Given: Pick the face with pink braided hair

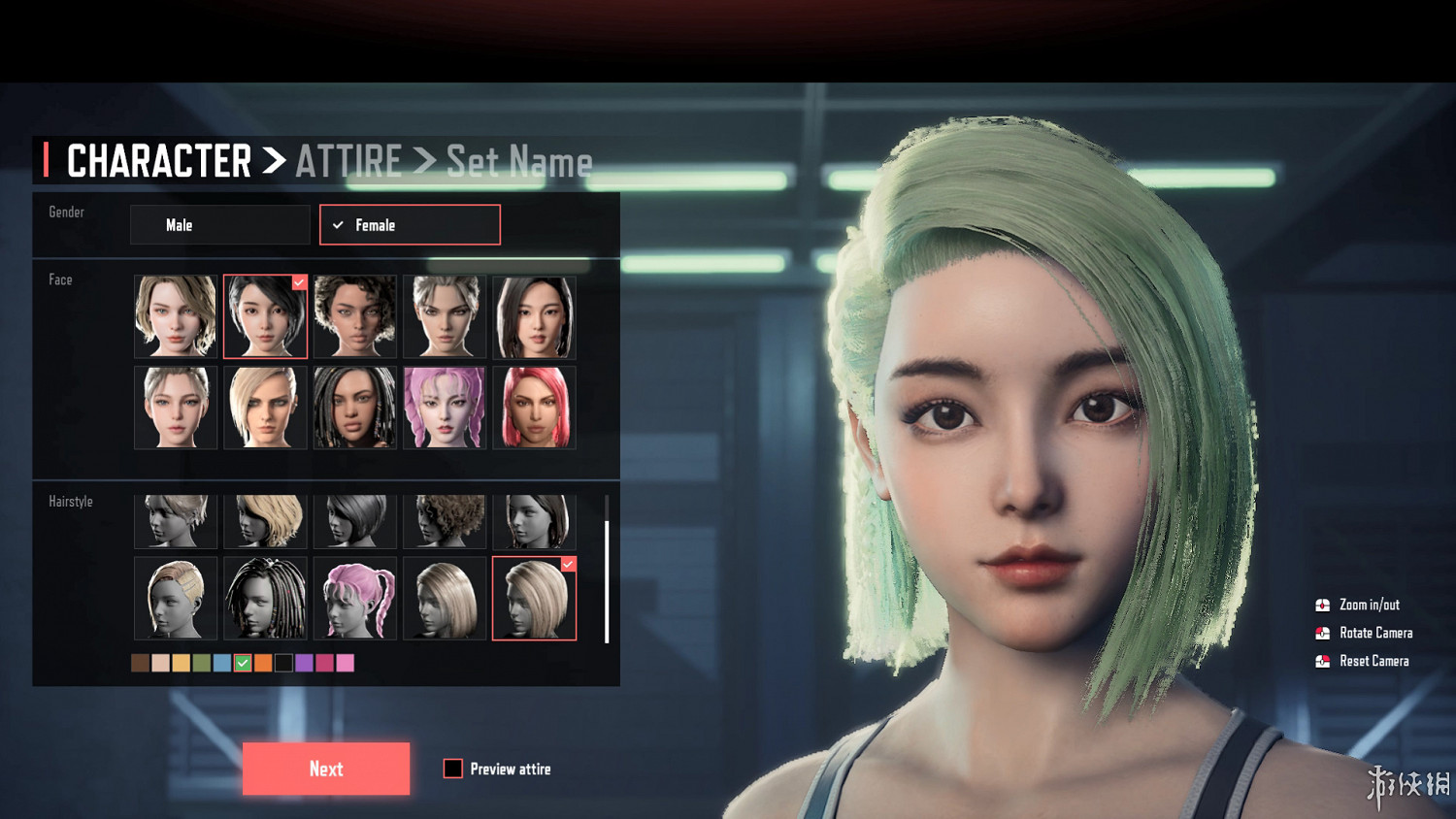Looking at the screenshot, I should (445, 408).
